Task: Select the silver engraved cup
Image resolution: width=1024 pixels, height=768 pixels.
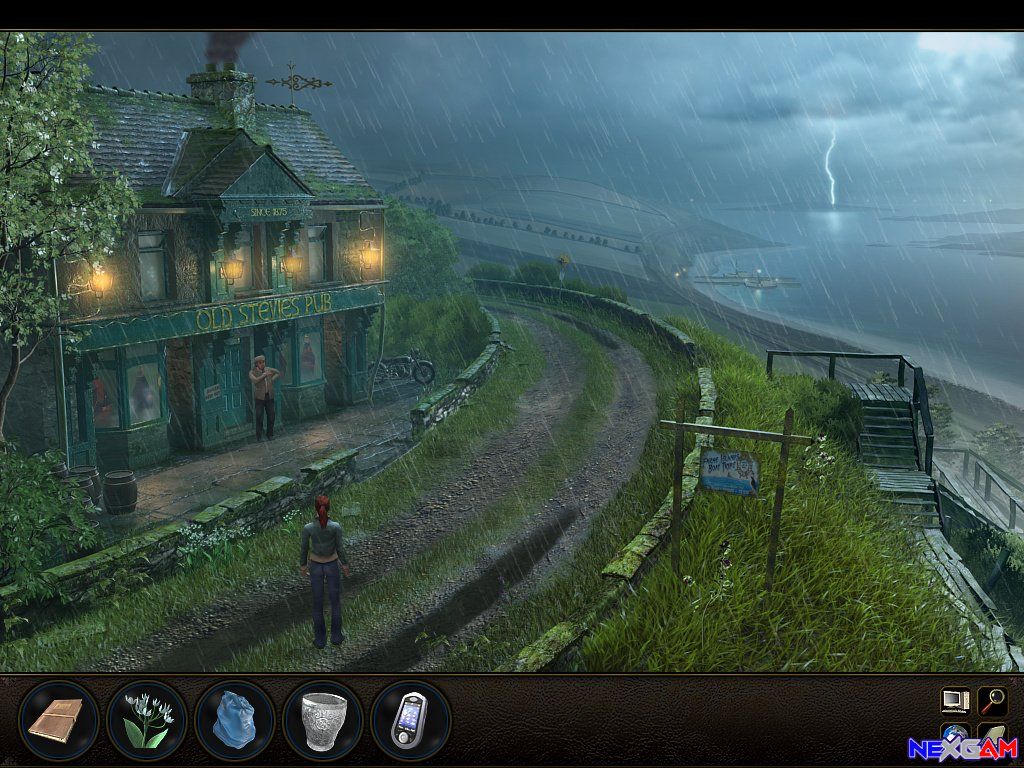Action: [x=323, y=720]
